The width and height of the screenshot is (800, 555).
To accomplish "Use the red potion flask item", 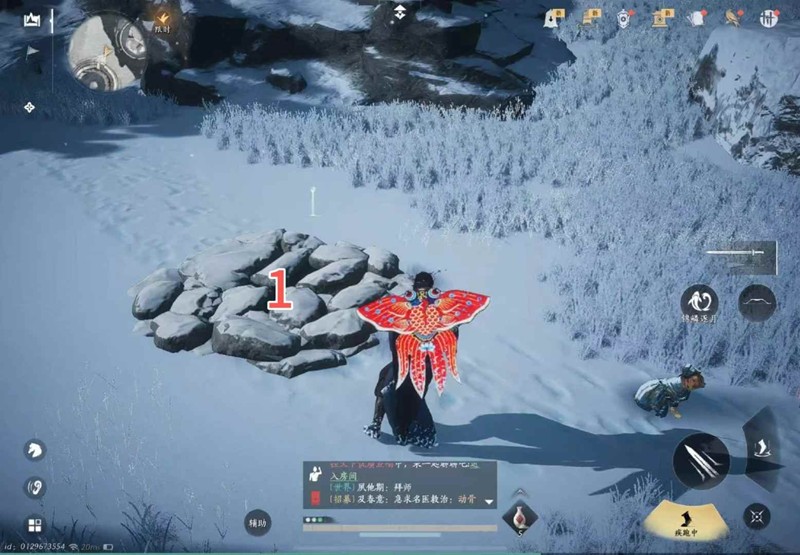I will 519,517.
